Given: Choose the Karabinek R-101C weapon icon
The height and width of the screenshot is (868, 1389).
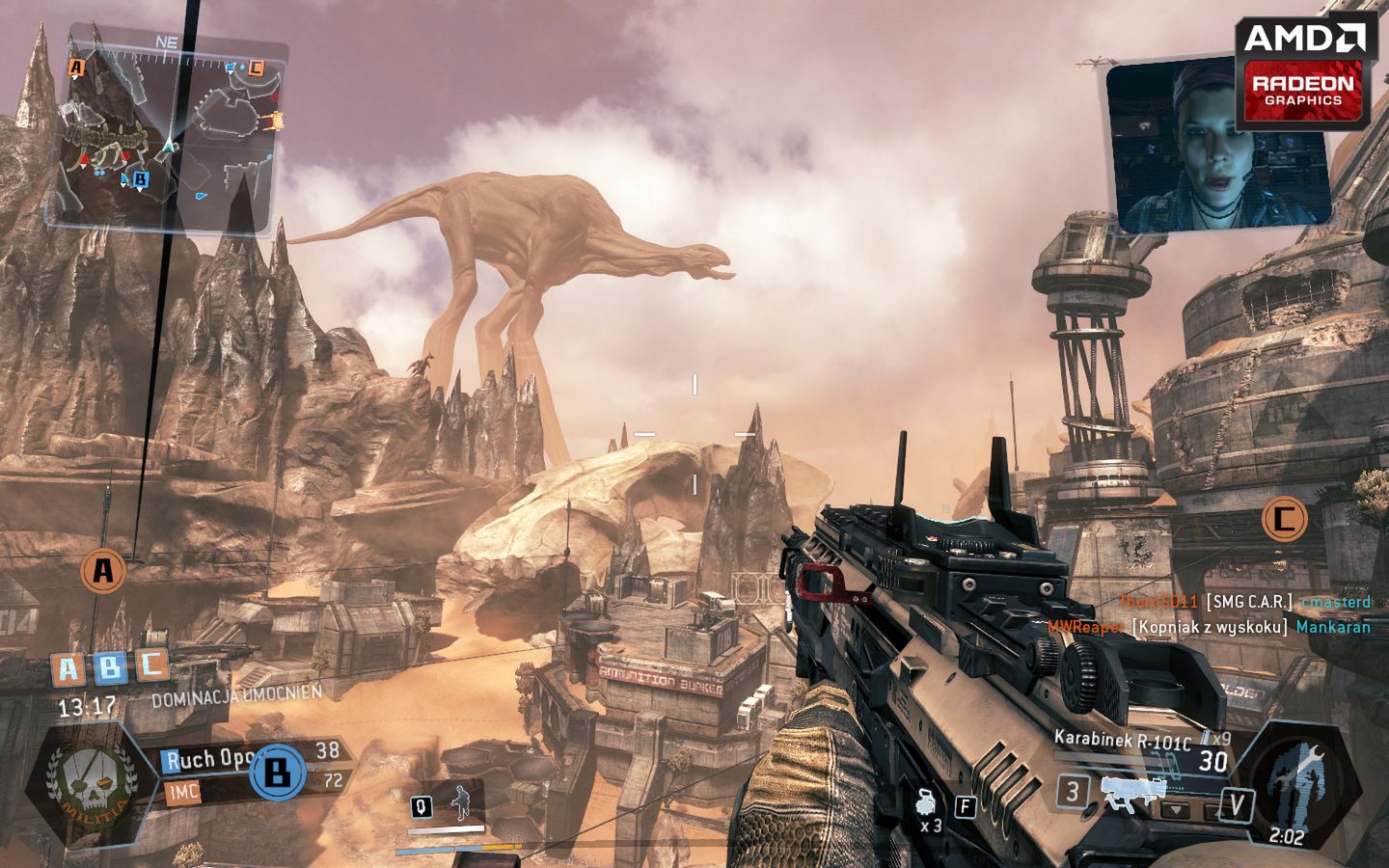Looking at the screenshot, I should coord(1145,793).
